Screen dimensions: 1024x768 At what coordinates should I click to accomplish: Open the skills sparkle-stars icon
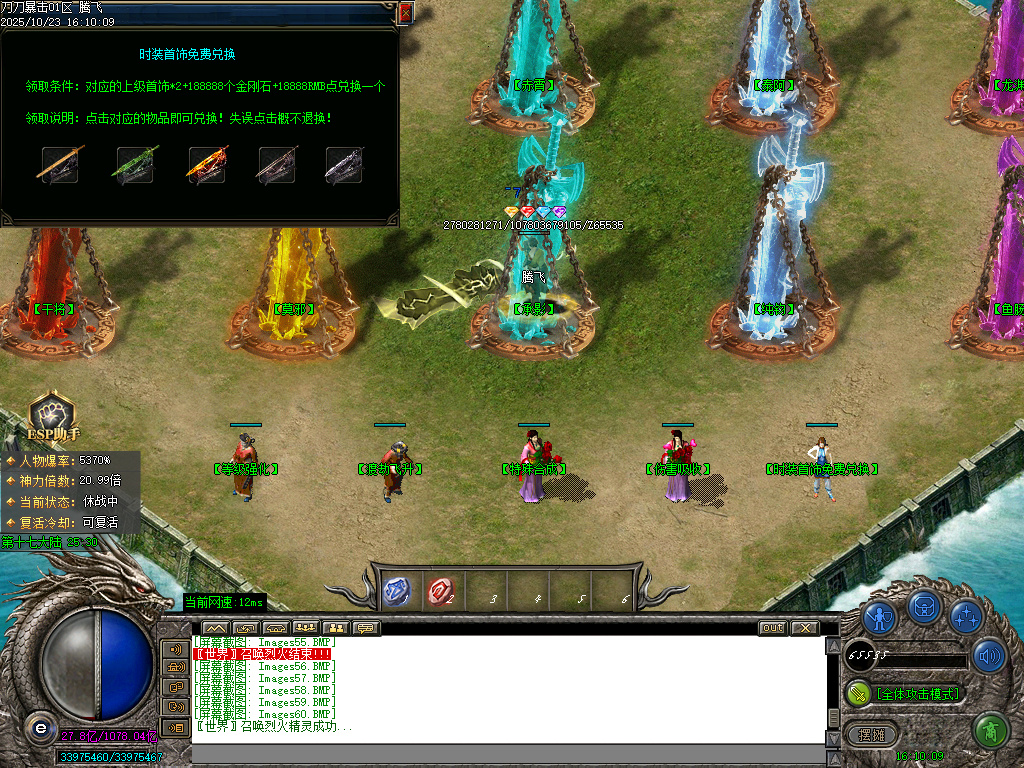tap(966, 616)
